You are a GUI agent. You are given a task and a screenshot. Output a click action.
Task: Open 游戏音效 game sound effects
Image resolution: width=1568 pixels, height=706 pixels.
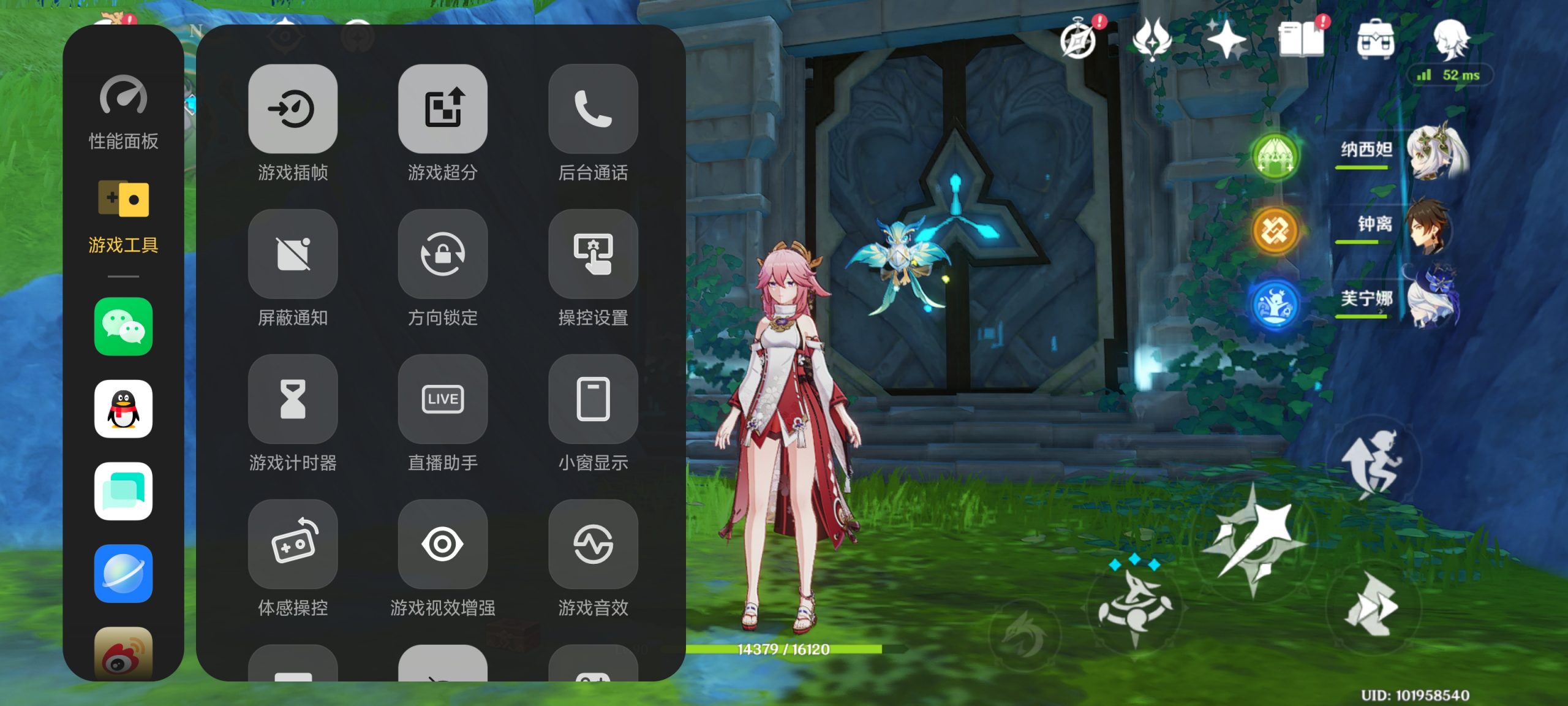click(592, 544)
